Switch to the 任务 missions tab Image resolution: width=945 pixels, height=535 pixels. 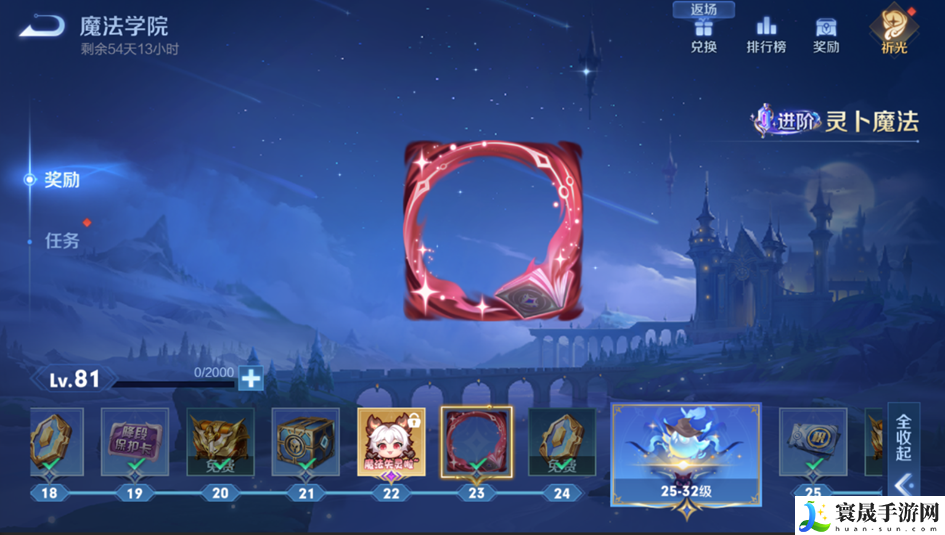(x=61, y=241)
